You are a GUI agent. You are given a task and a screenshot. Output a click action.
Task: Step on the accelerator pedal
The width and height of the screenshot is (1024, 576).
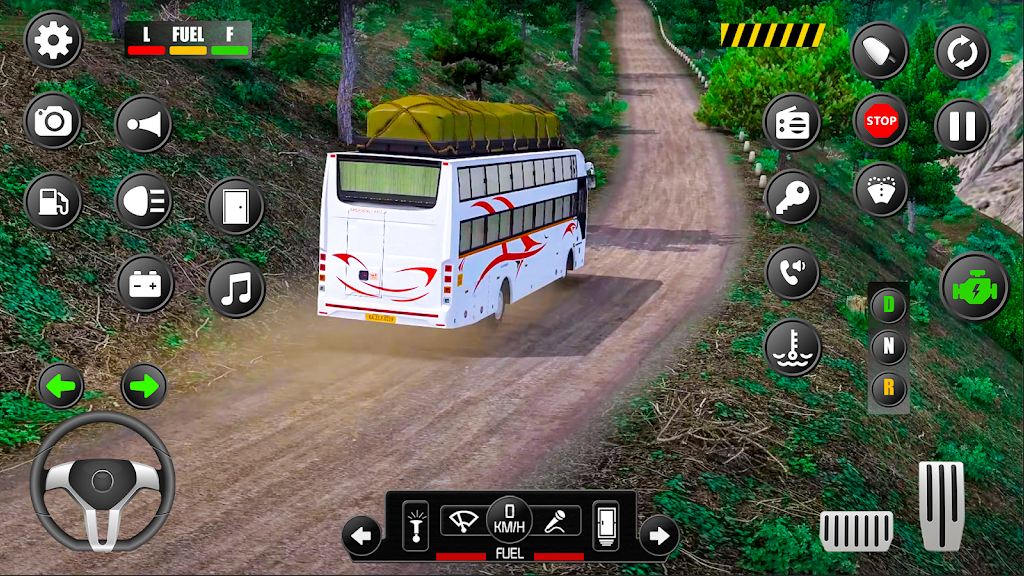click(941, 505)
